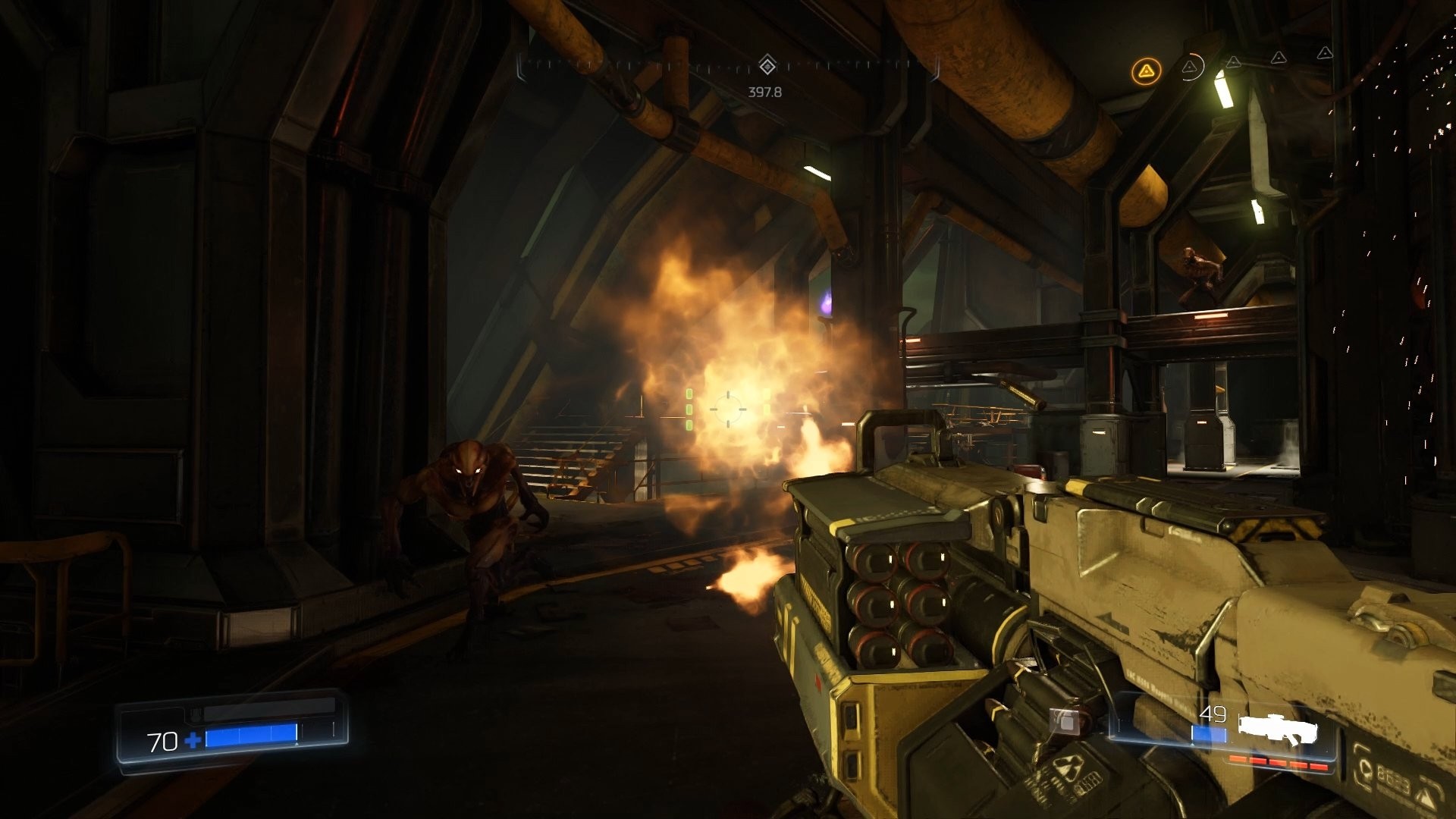Click the health value showing 70

162,742
